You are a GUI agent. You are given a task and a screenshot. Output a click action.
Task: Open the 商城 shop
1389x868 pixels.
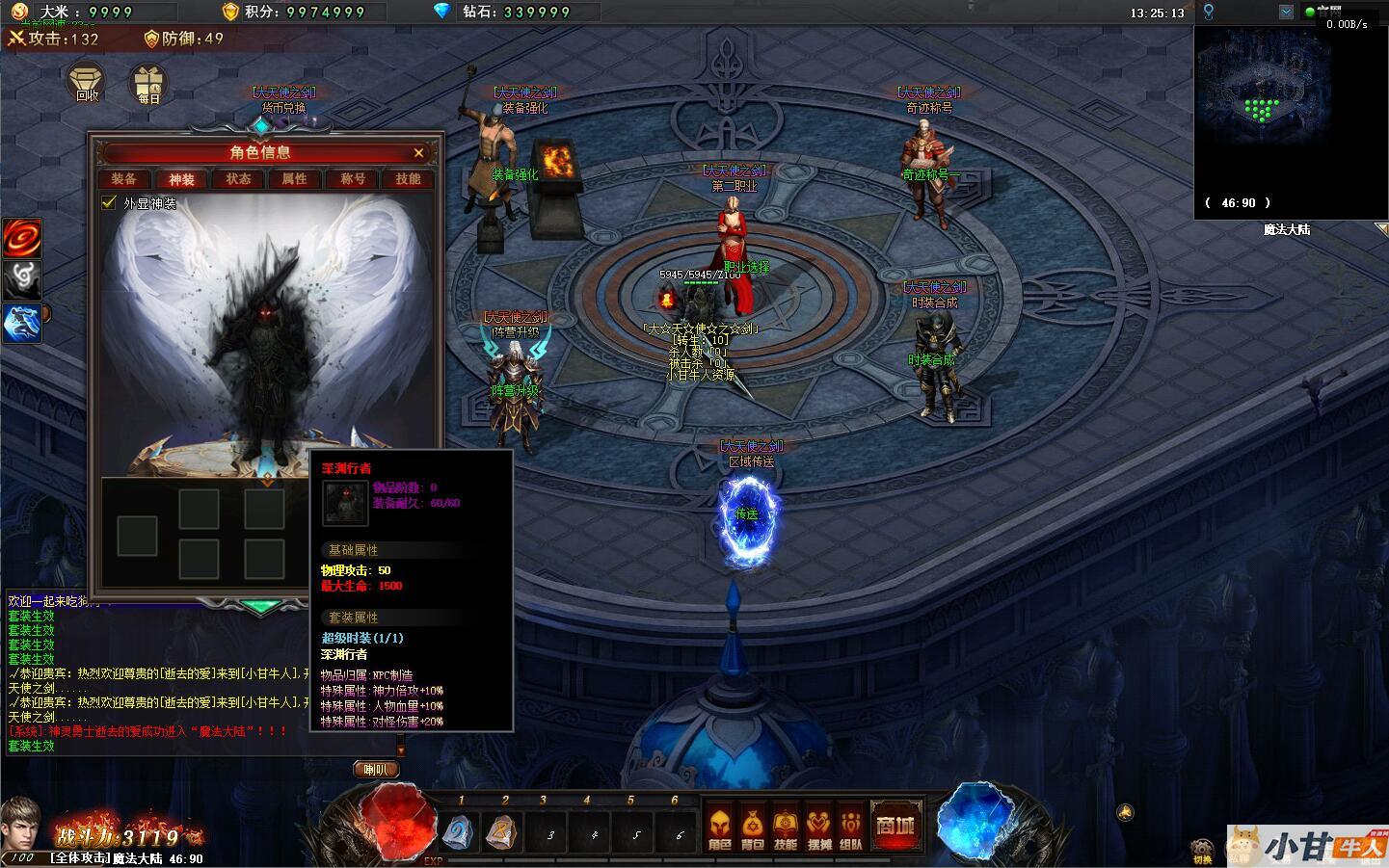[895, 827]
